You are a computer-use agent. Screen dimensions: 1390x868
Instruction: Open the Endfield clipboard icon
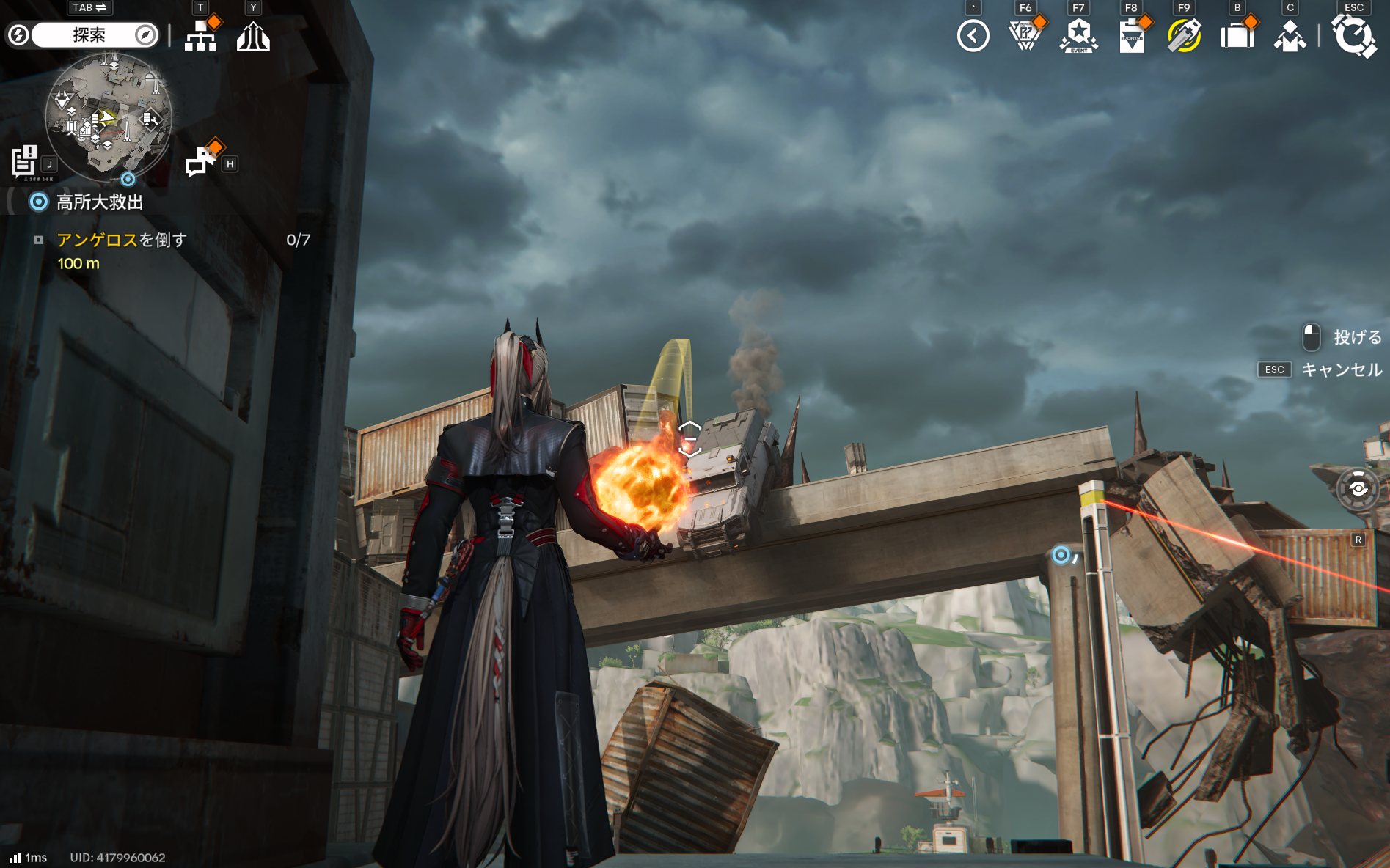[x=1131, y=36]
